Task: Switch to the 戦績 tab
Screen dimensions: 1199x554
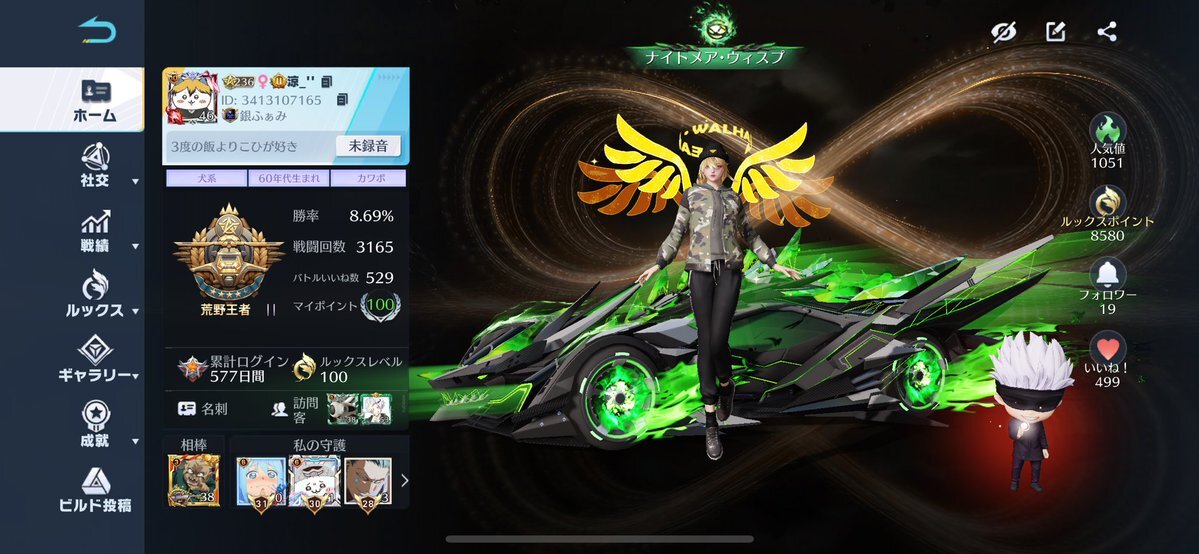Action: pos(95,232)
